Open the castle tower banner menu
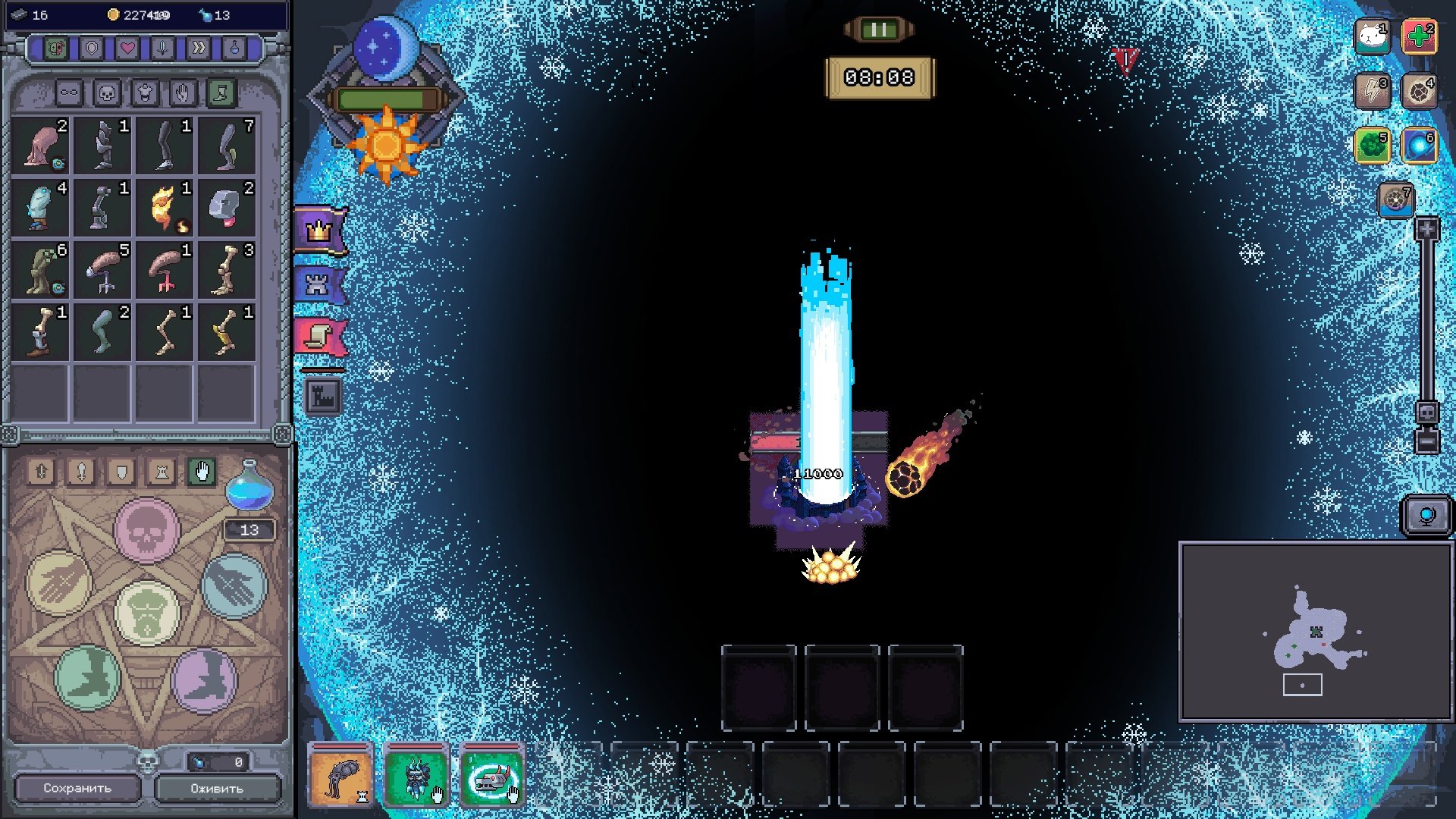This screenshot has width=1456, height=819. [x=318, y=285]
